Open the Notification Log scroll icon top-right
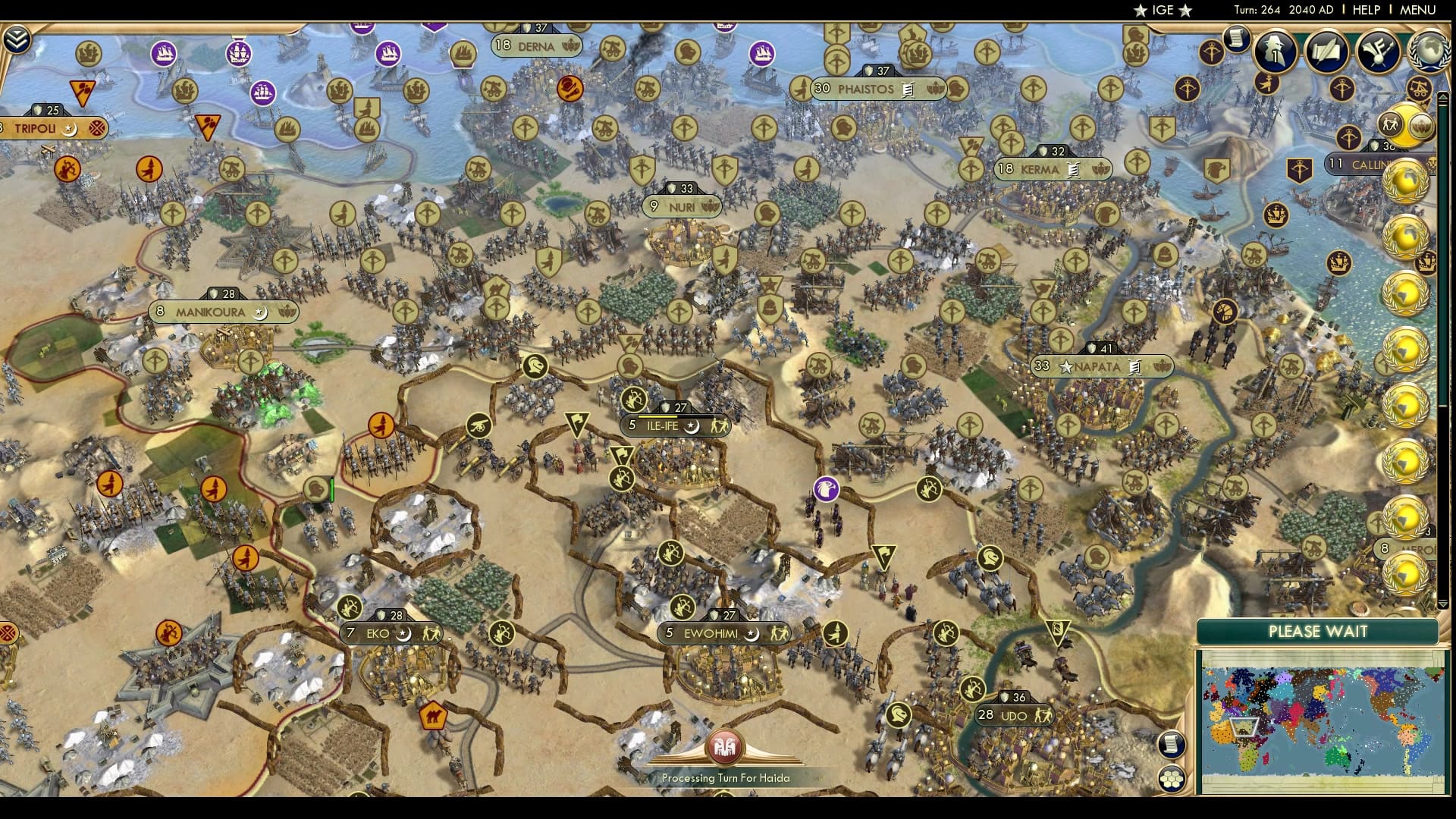This screenshot has height=819, width=1456. (x=1238, y=40)
